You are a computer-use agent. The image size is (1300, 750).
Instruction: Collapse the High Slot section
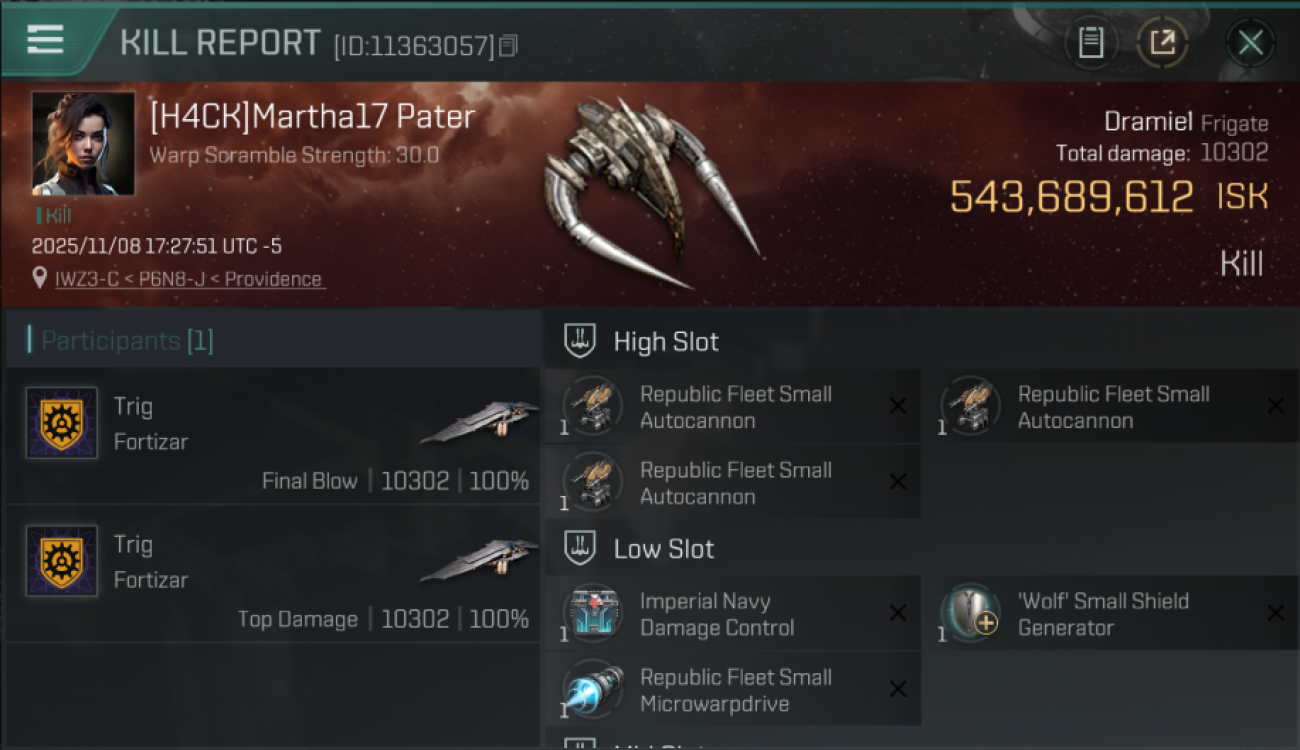(x=666, y=341)
